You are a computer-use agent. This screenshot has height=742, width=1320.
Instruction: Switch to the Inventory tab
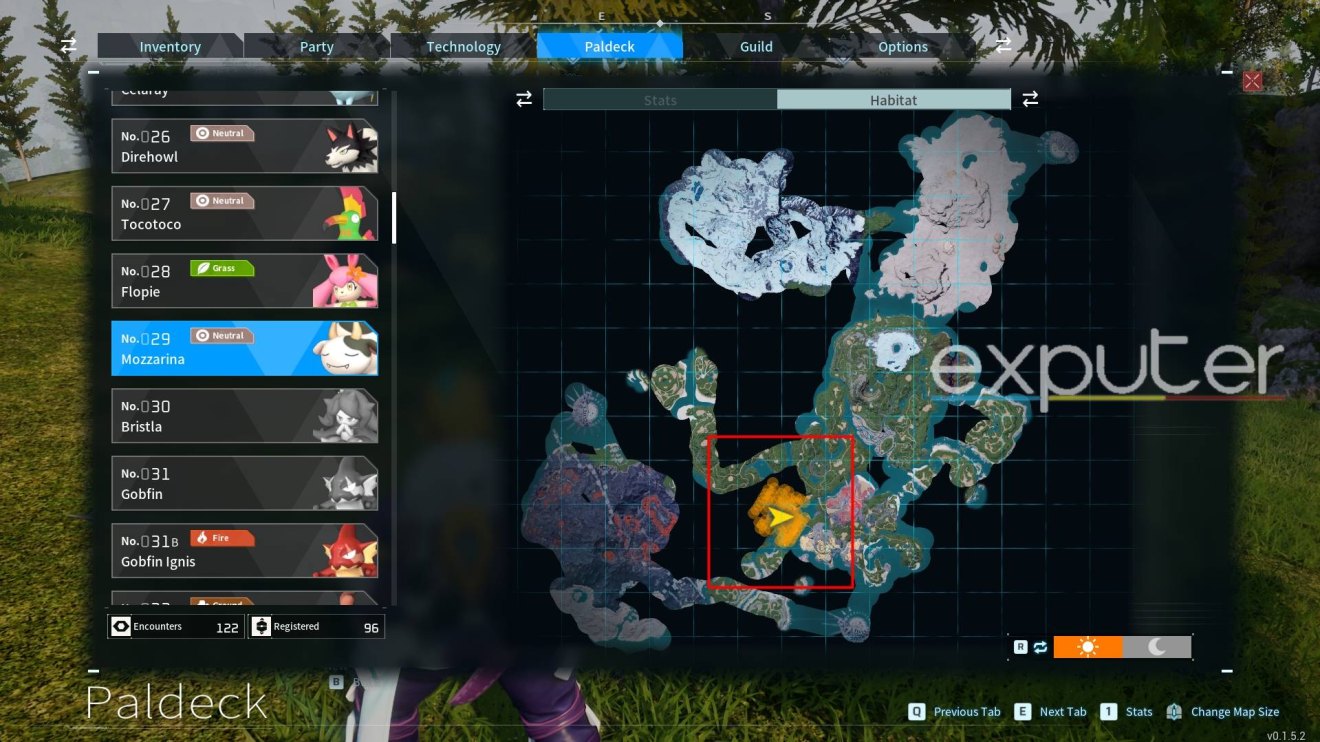point(170,47)
